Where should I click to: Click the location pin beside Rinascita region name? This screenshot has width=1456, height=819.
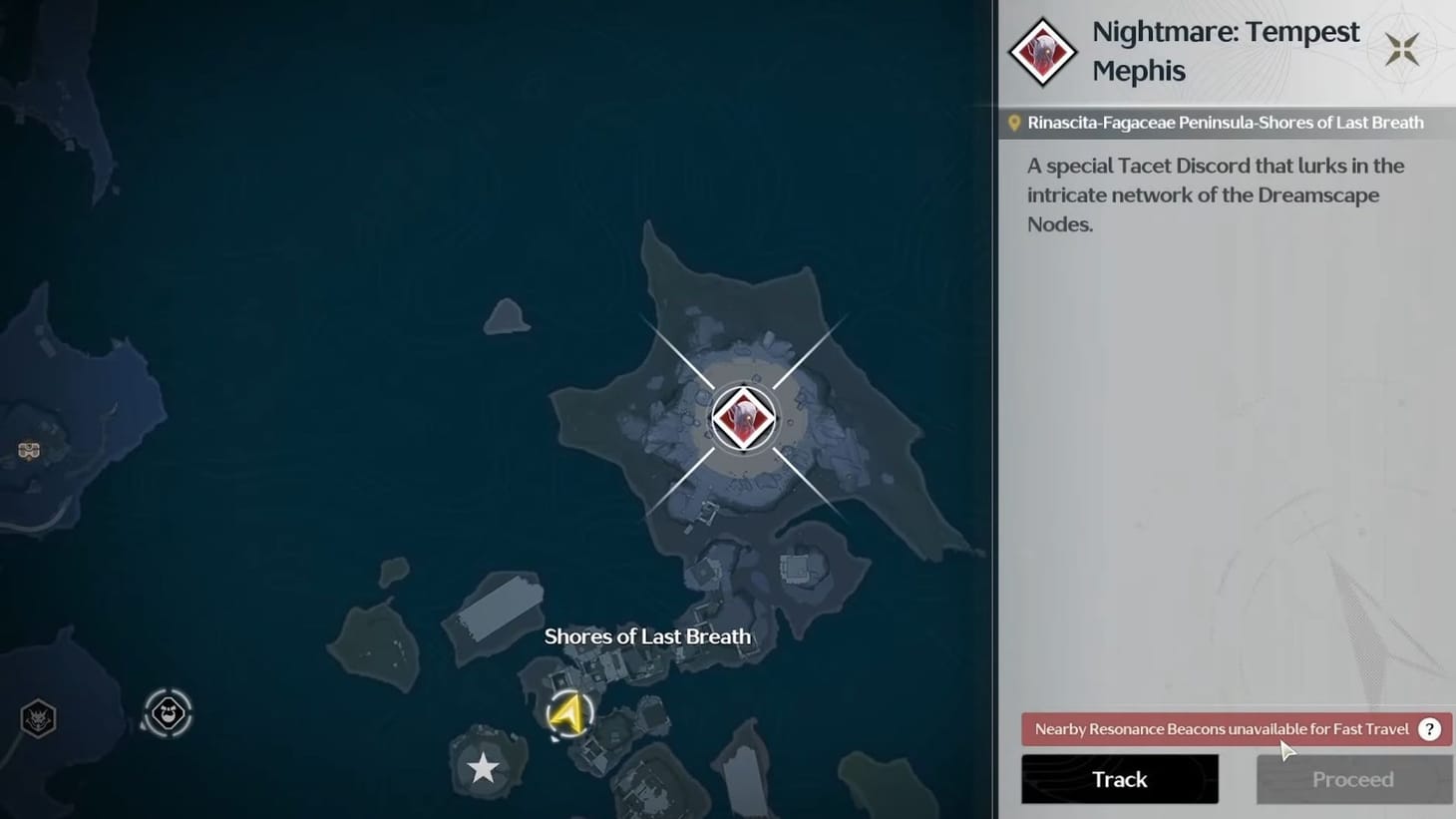pyautogui.click(x=1015, y=122)
